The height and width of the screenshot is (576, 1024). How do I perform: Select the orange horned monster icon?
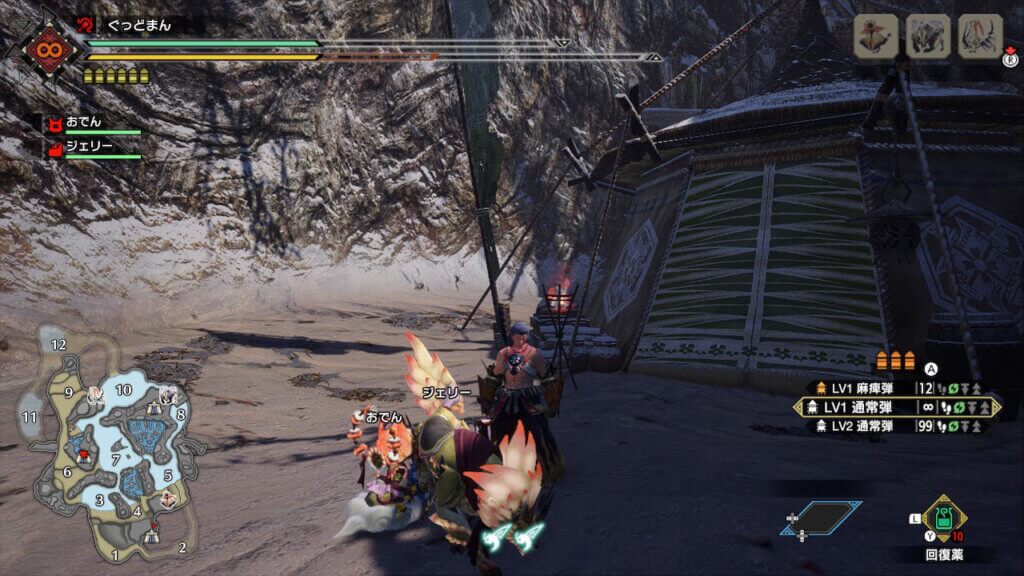(x=980, y=36)
